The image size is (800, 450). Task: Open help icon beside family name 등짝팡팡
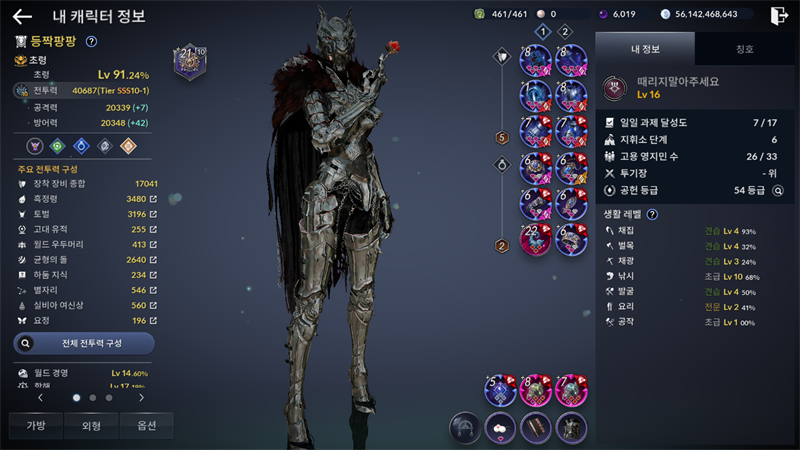coord(91,41)
